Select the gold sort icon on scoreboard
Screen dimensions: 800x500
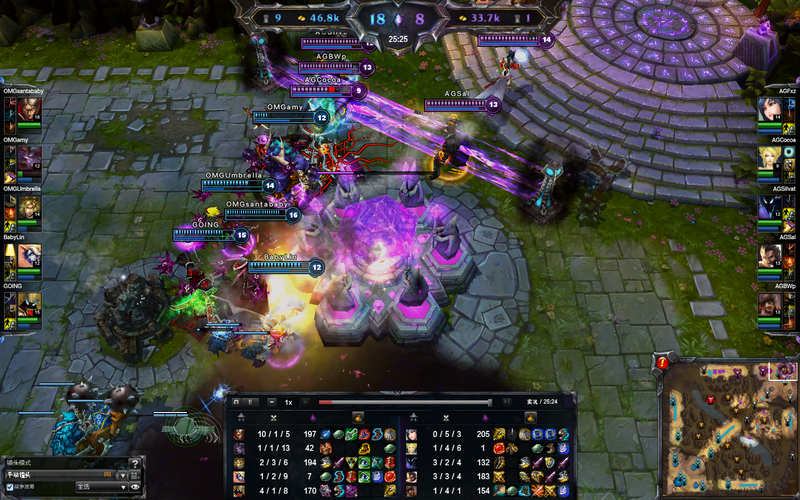point(358,416)
